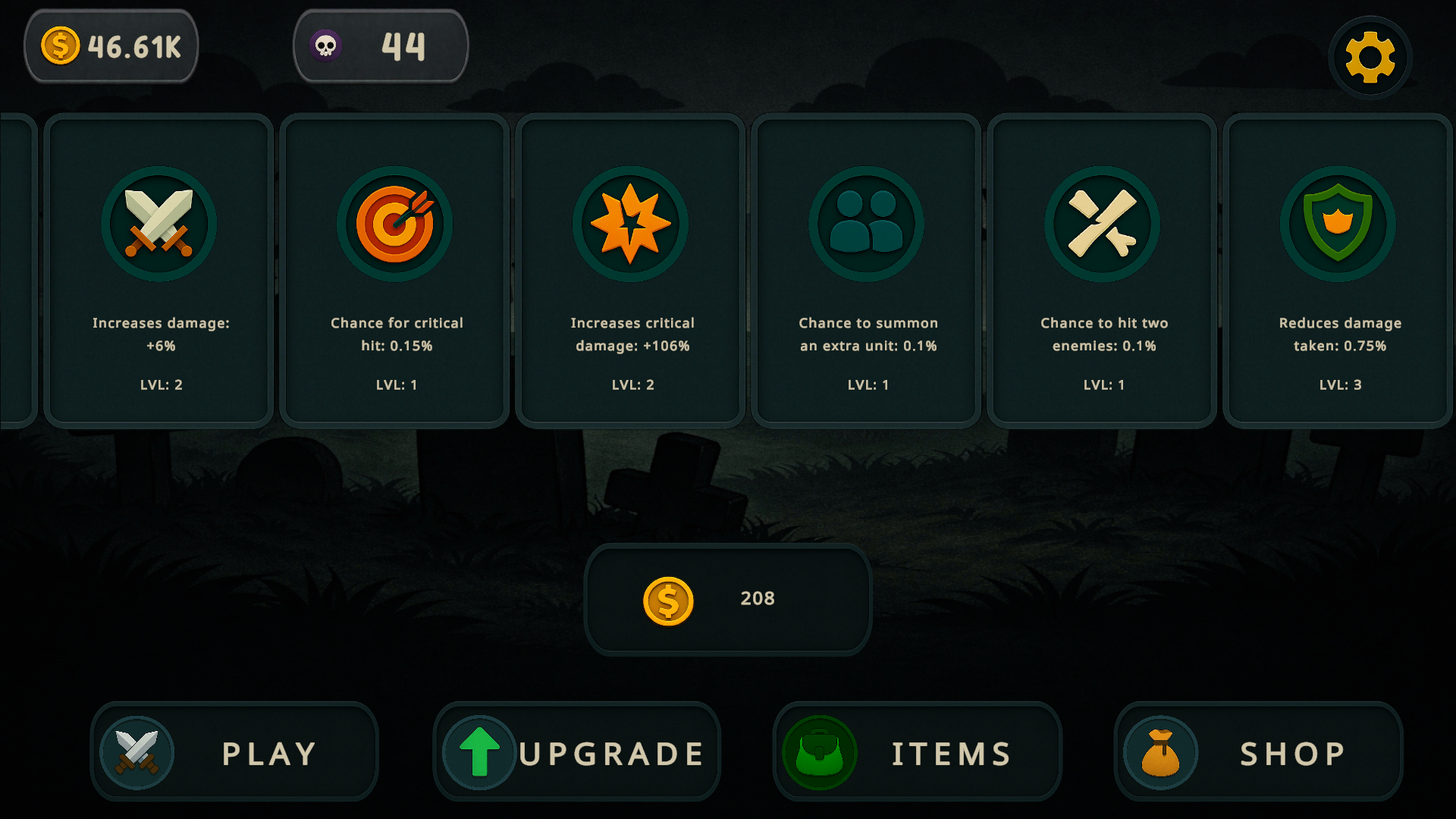Click the gold coin icon in currency counter
The width and height of the screenshot is (1456, 819).
59,45
